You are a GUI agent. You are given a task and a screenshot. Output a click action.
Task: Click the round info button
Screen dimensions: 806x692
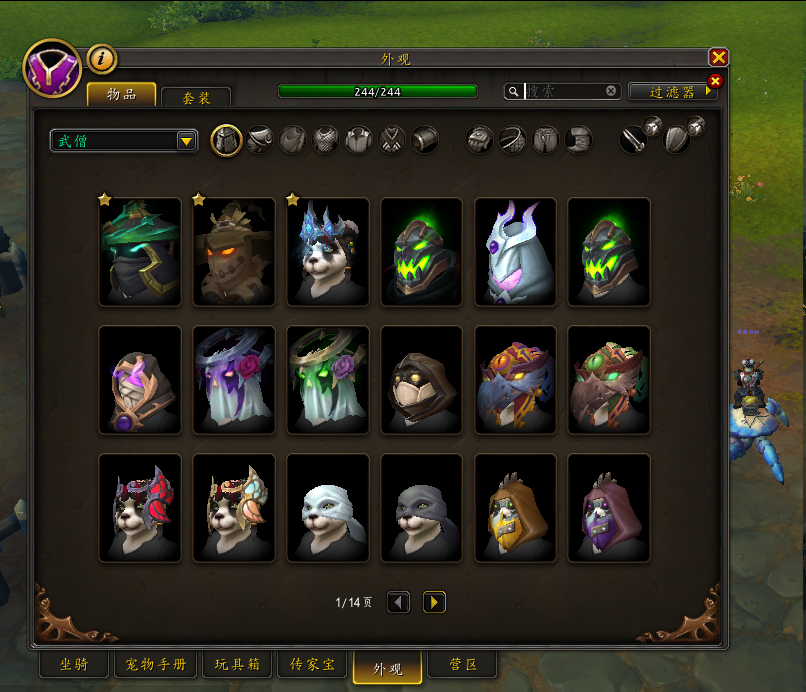pos(102,59)
